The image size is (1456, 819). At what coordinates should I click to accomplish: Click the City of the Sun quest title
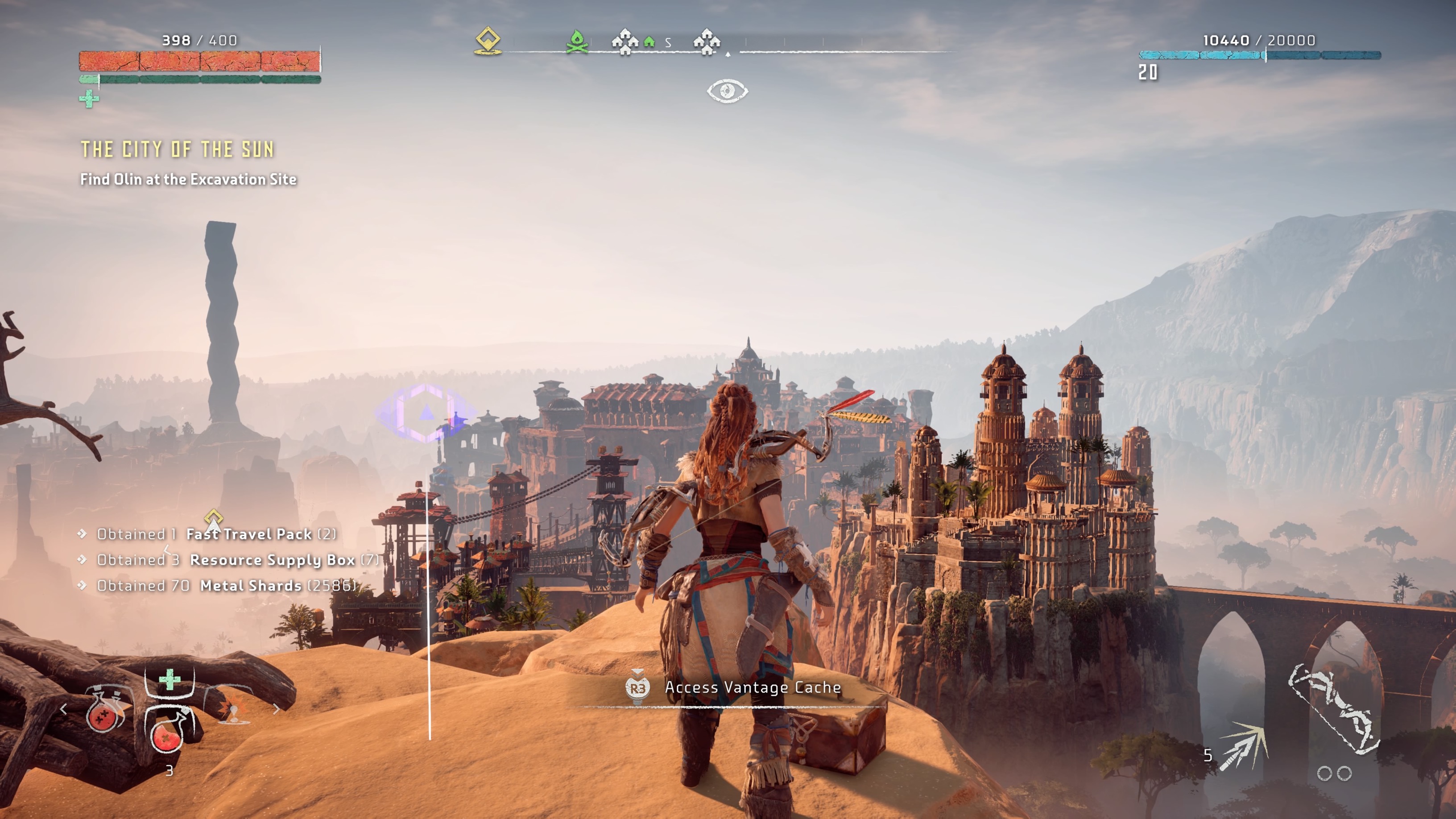177,149
